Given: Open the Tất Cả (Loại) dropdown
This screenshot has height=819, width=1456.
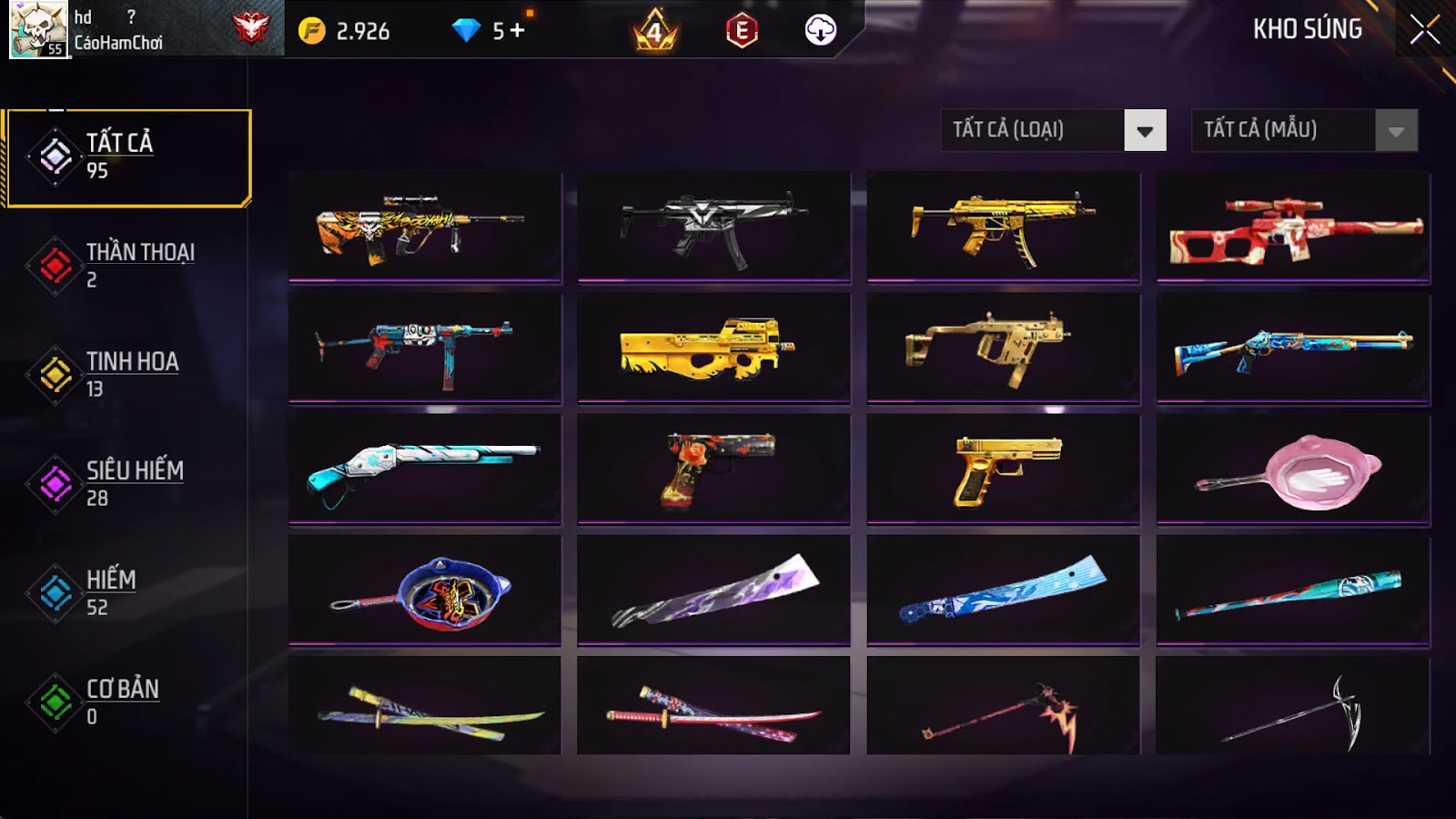Looking at the screenshot, I should pos(1053,130).
